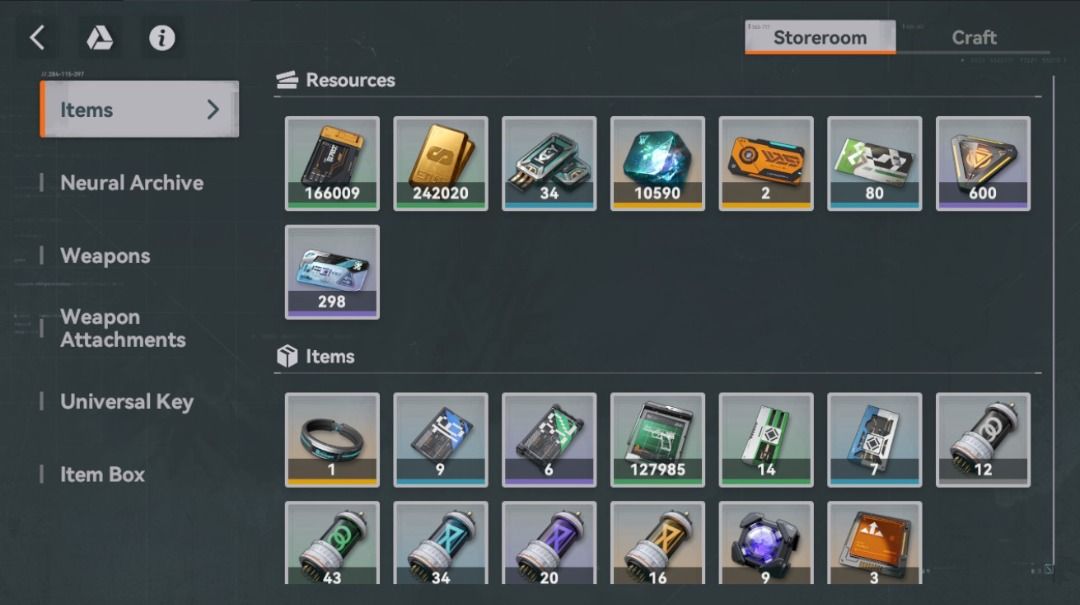Viewport: 1080px width, 605px height.
Task: Choose the Weapons category
Action: pos(105,256)
